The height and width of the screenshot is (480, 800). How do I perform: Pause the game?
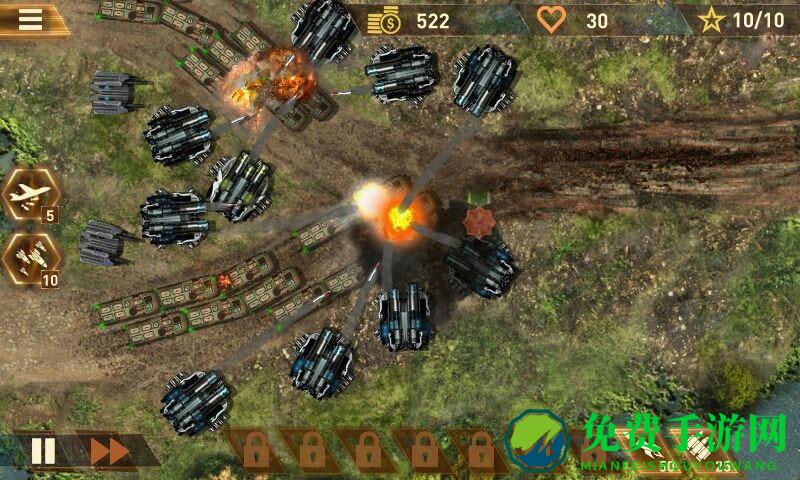tap(43, 451)
